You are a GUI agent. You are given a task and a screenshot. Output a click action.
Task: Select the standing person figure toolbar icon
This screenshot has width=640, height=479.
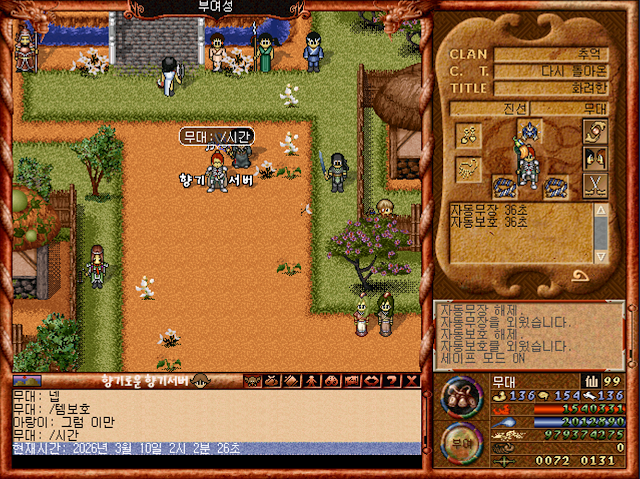313,381
